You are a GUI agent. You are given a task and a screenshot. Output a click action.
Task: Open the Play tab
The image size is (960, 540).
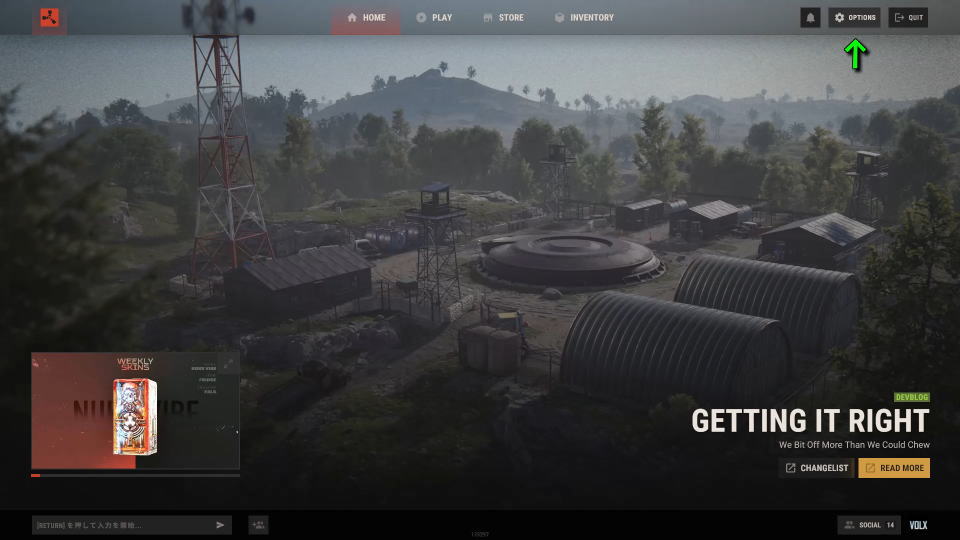tap(434, 18)
